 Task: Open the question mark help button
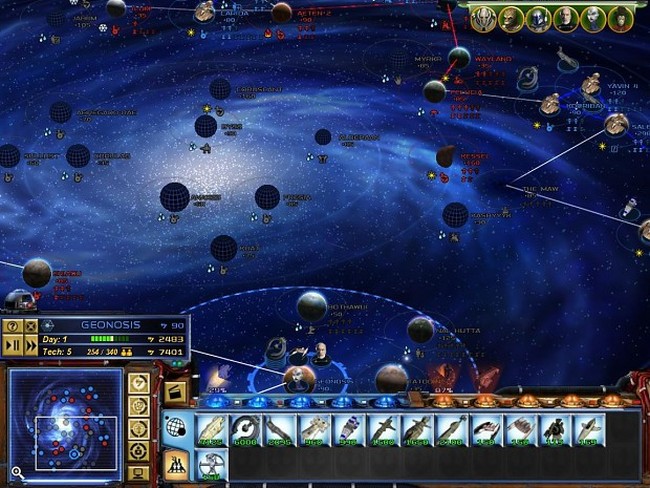(13, 326)
